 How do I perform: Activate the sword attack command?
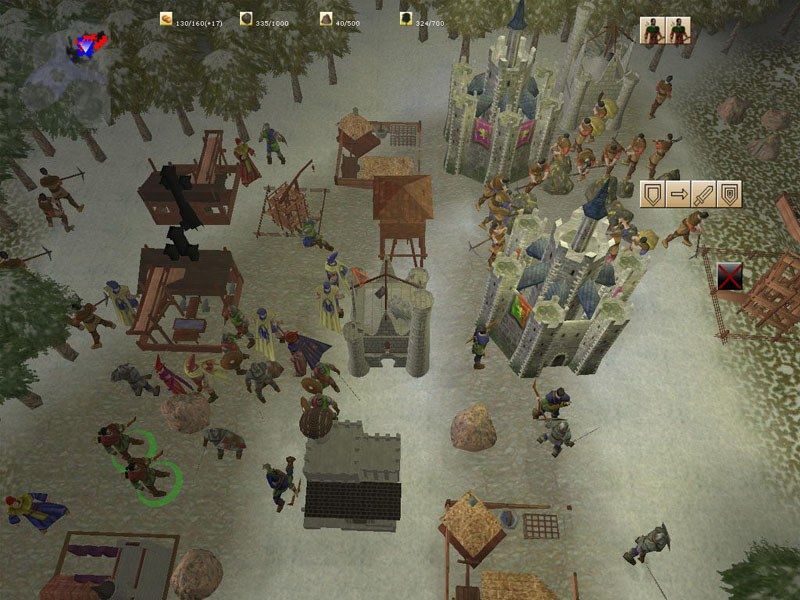click(703, 193)
